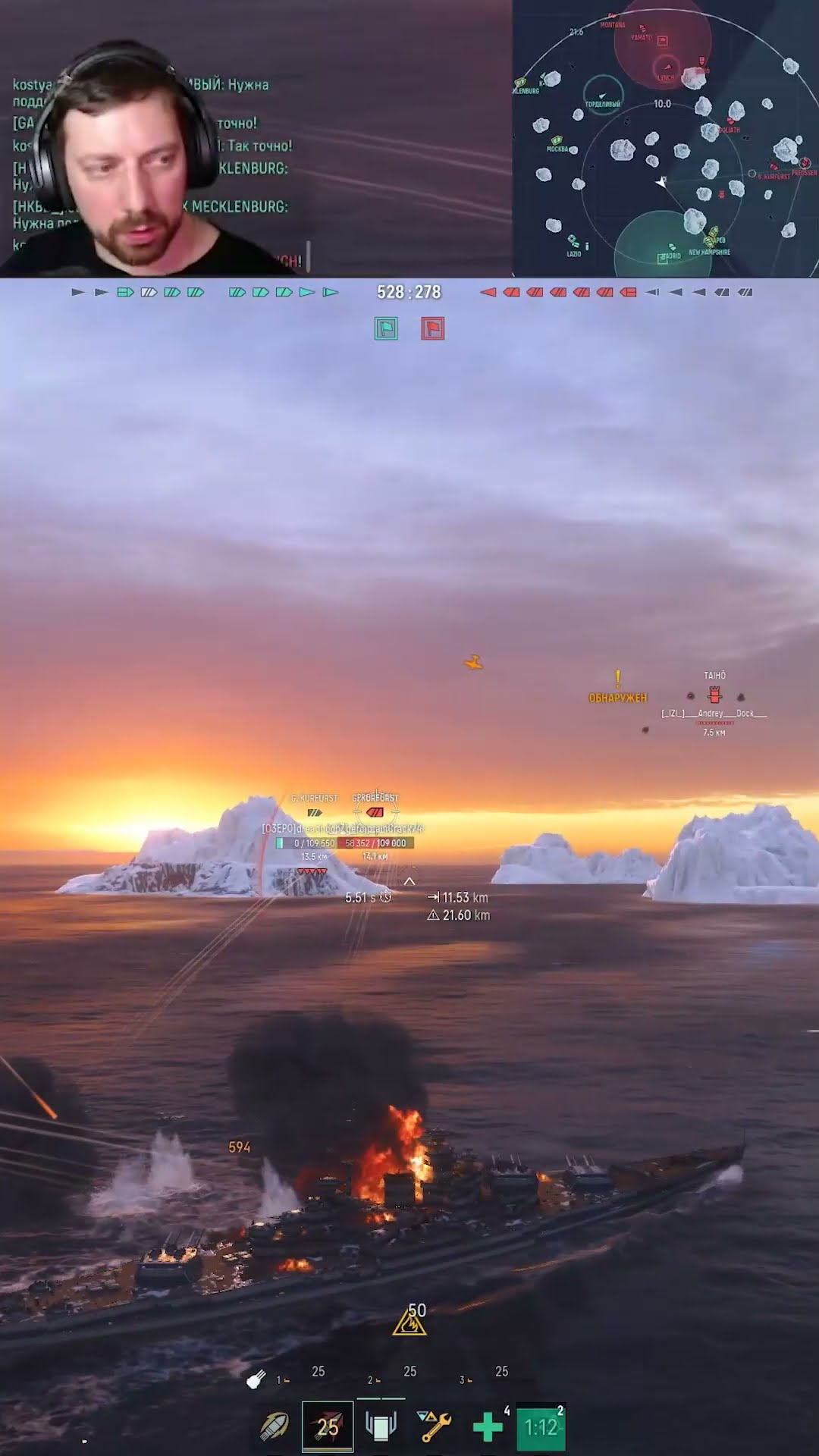
Task: Click the Москва ally marker on minimap
Action: point(557,140)
